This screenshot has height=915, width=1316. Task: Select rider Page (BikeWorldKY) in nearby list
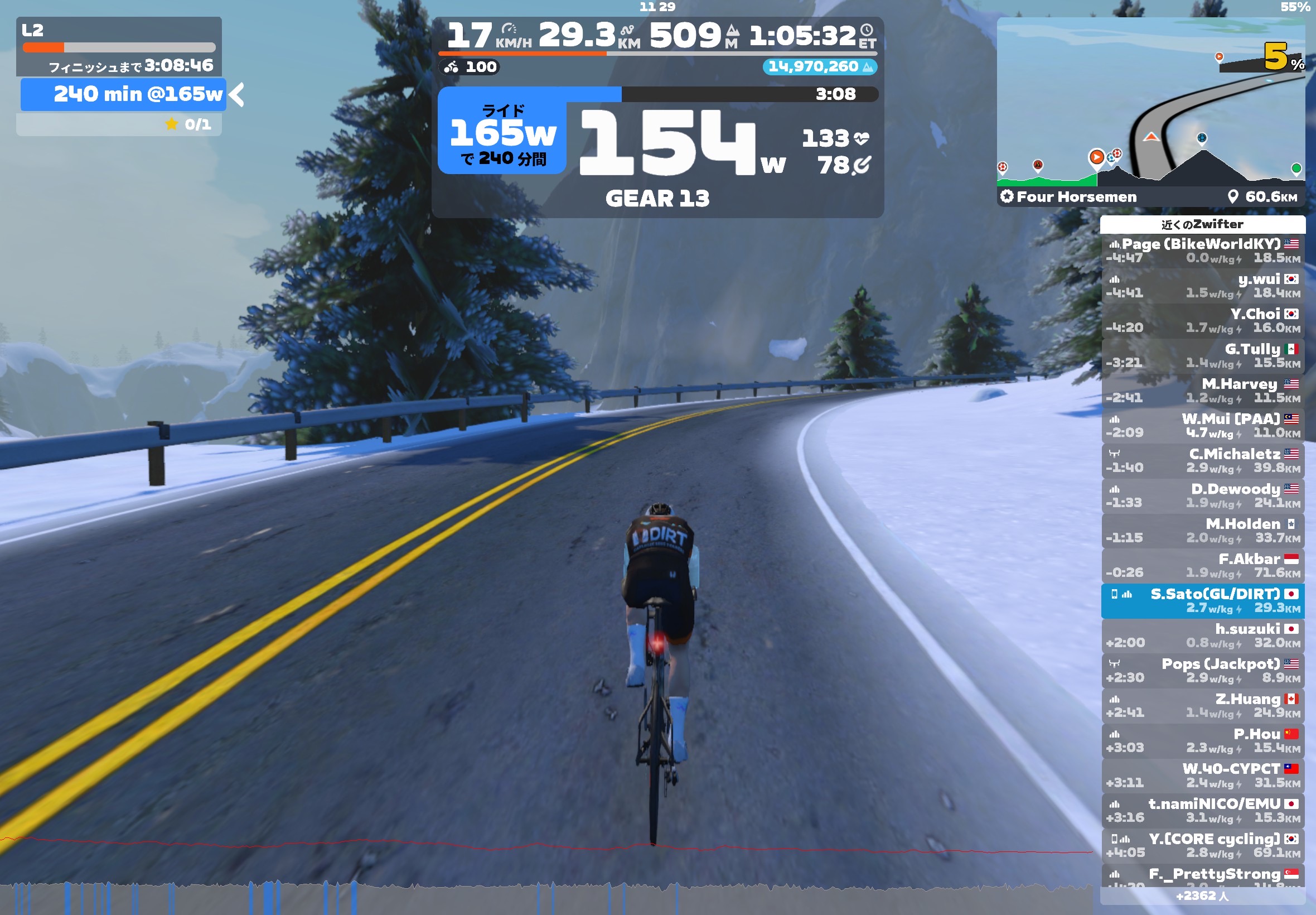pos(1202,251)
